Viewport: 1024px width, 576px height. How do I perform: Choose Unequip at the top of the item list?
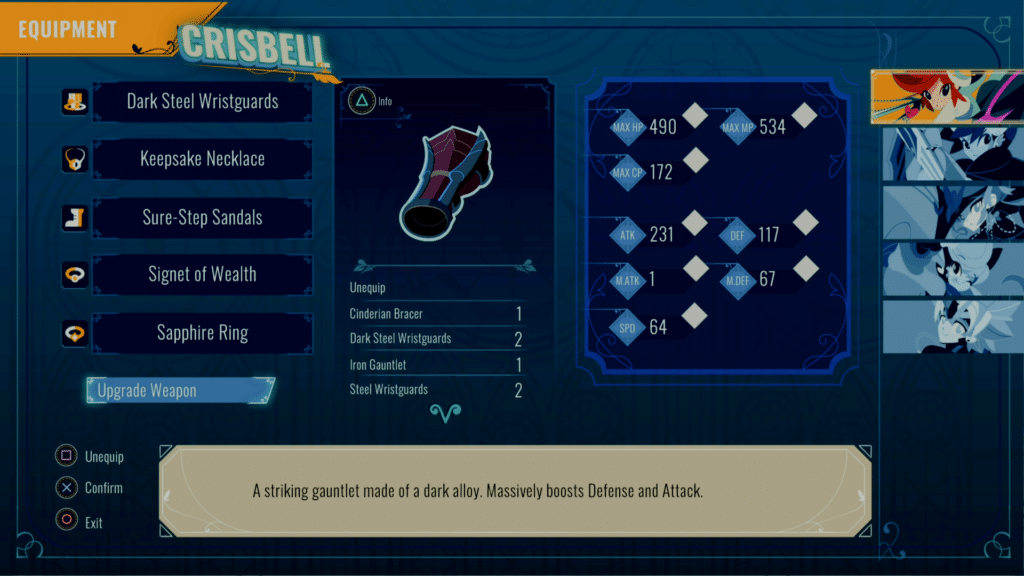369,287
